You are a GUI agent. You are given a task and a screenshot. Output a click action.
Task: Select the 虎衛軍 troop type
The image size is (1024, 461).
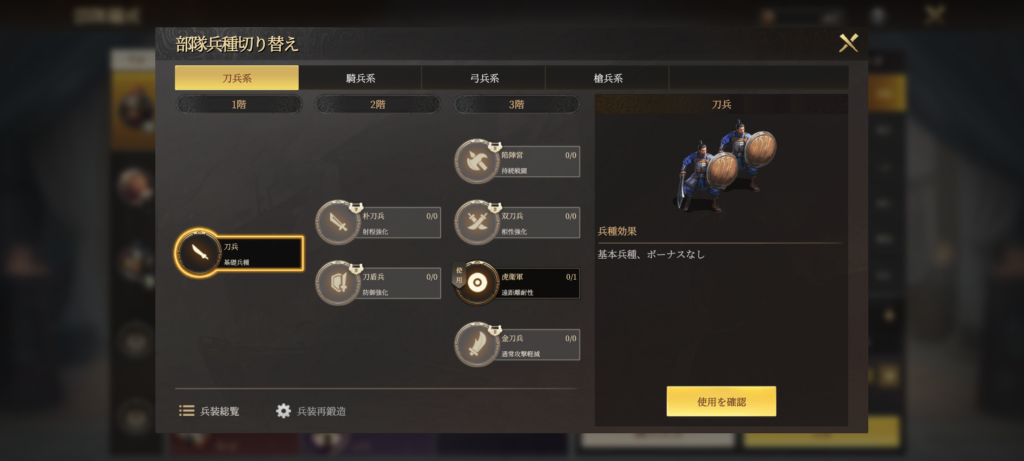click(518, 284)
